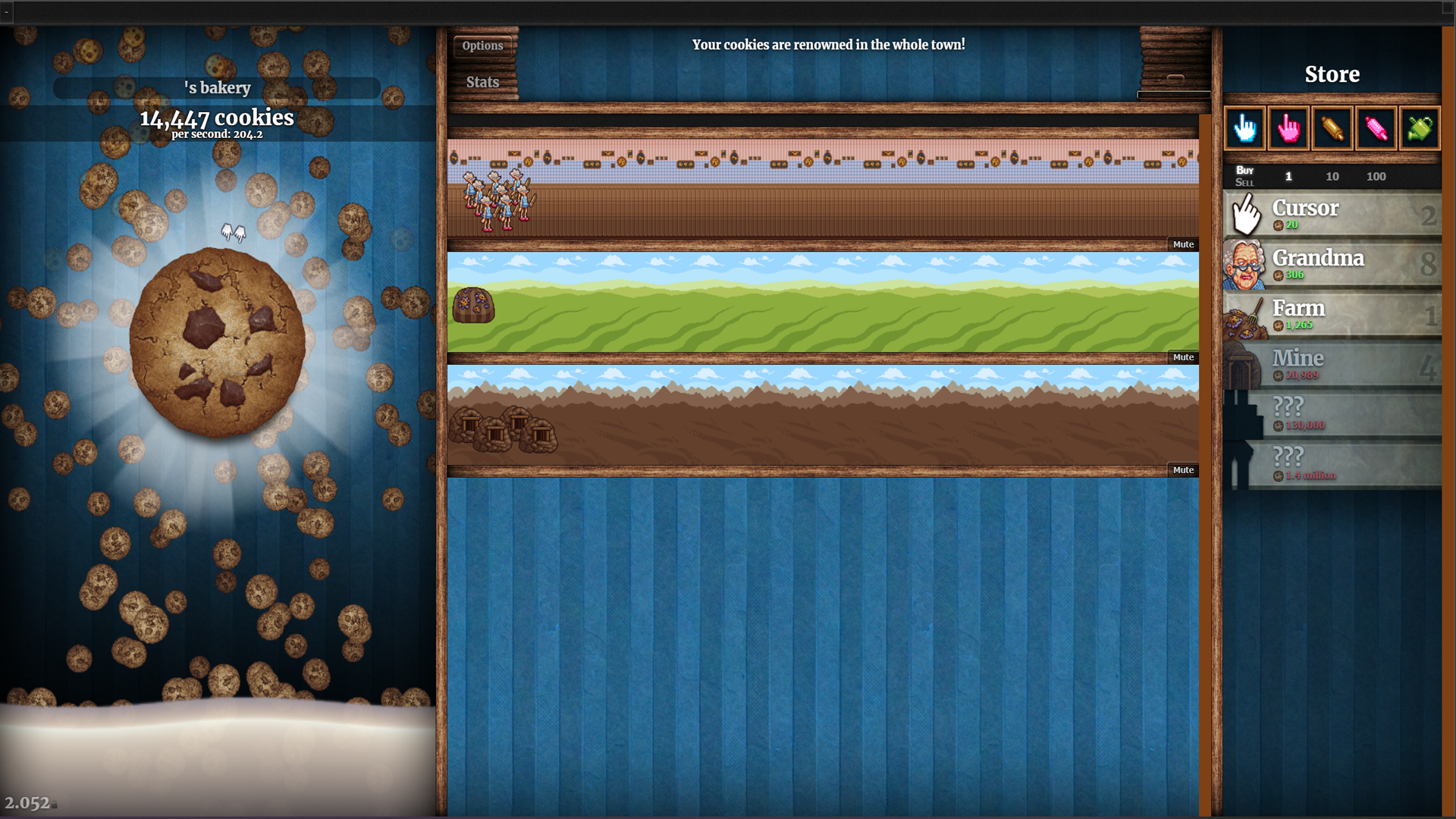This screenshot has width=1456, height=819.
Task: Set bulk purchase amount to 100
Action: [1376, 176]
